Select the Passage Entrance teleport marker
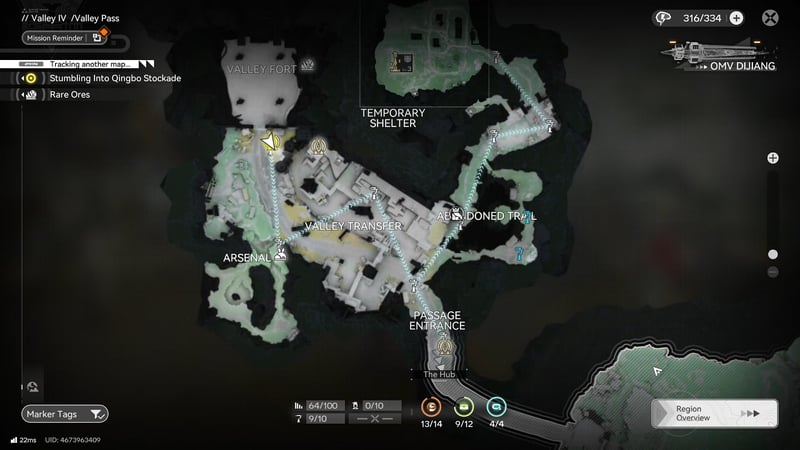This screenshot has width=800, height=450. coord(440,347)
